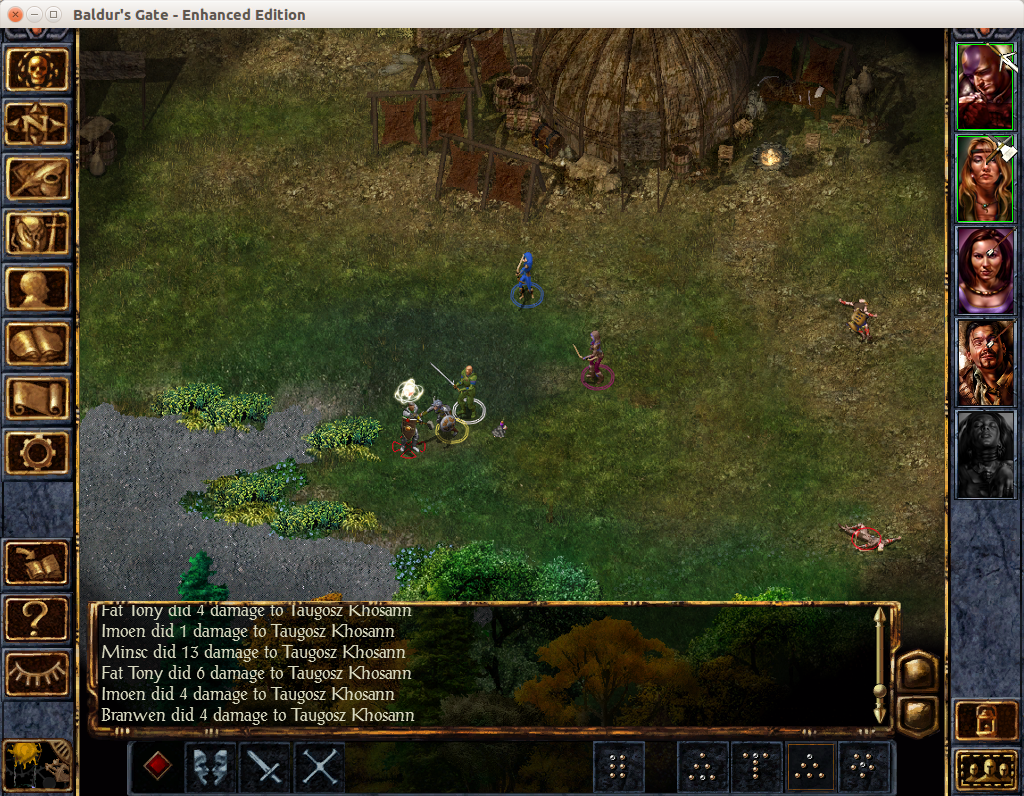Image resolution: width=1024 pixels, height=796 pixels.
Task: Open the character record bust button
Action: click(x=38, y=289)
